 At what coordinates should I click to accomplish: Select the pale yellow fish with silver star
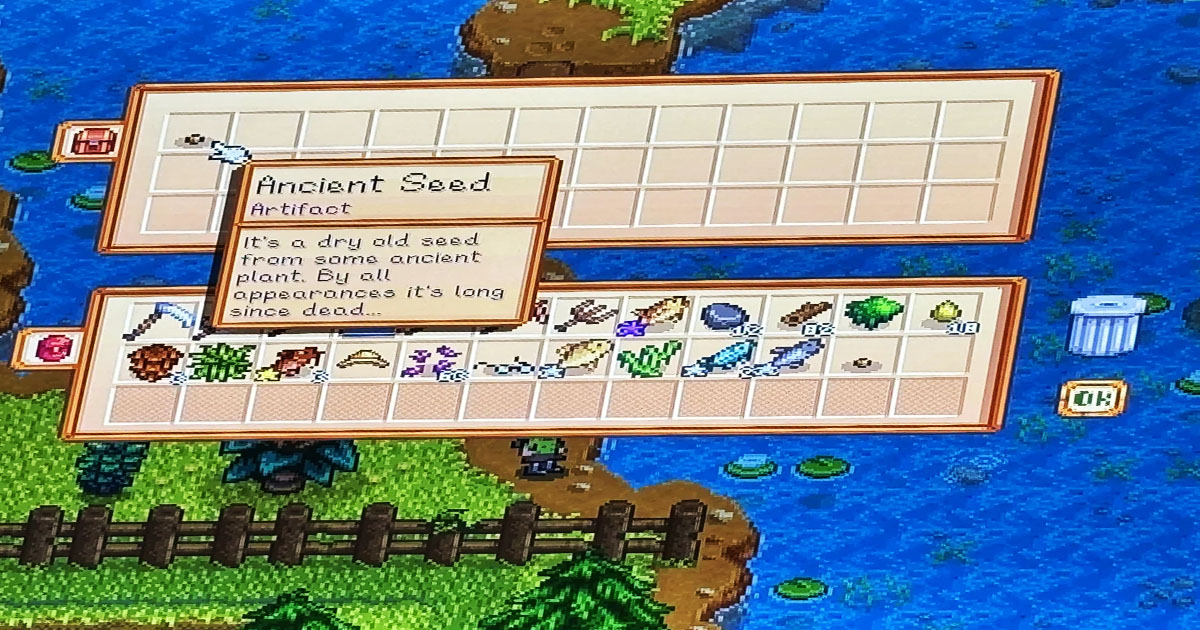click(x=578, y=358)
